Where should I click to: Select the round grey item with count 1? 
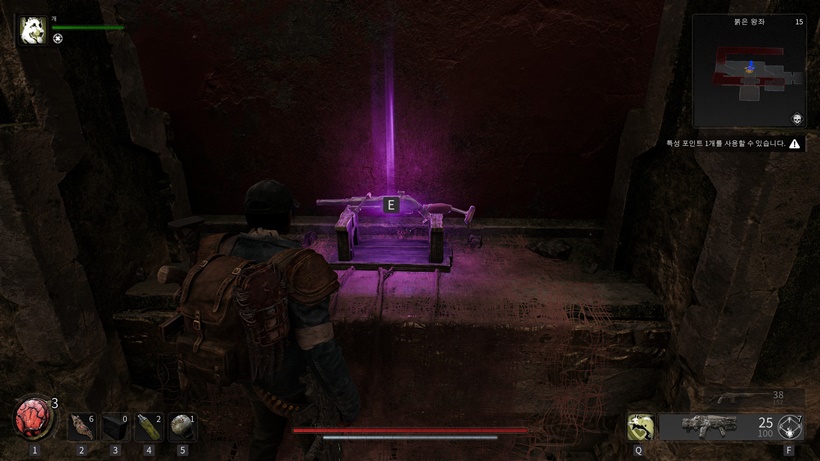(182, 426)
